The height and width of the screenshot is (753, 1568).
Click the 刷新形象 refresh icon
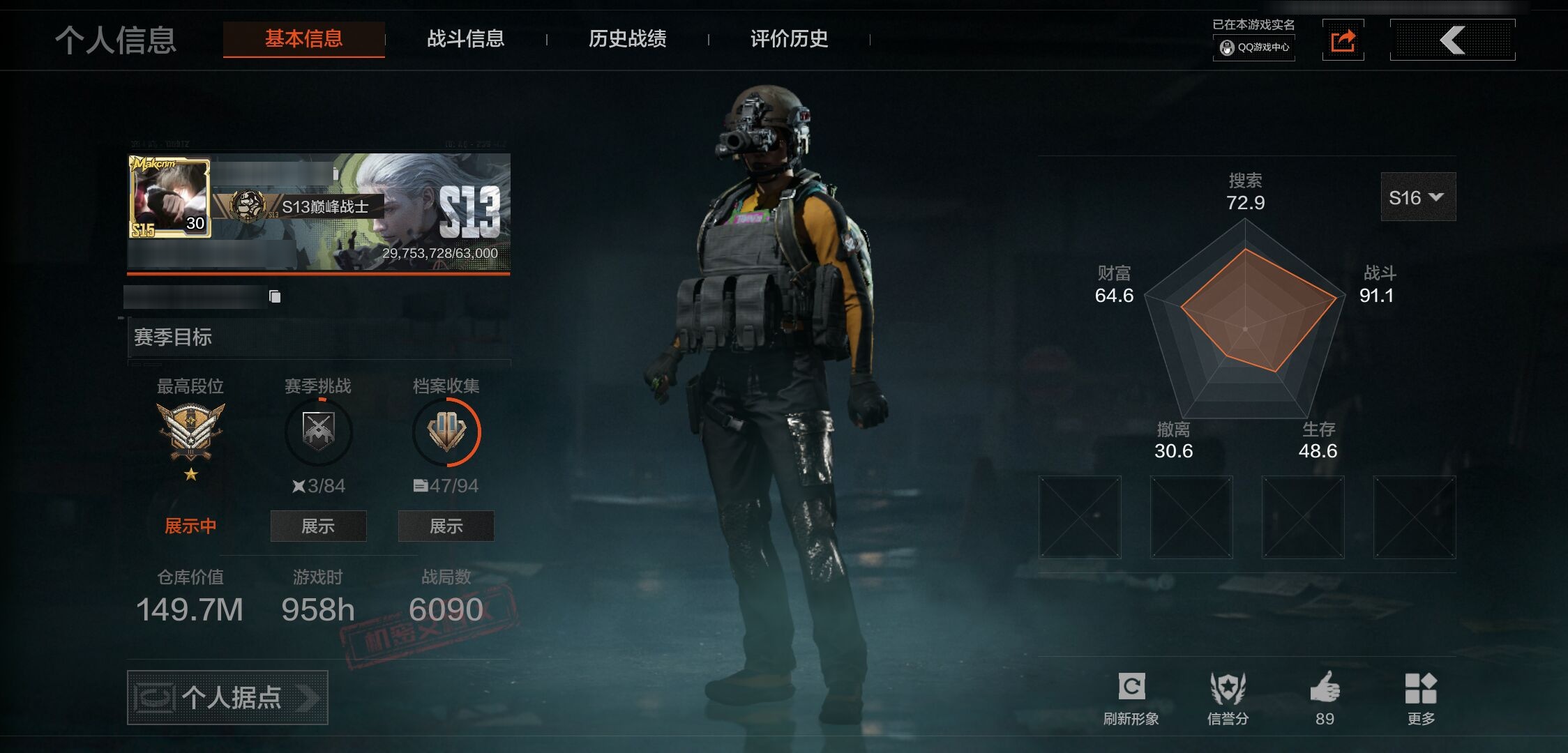point(1131,687)
